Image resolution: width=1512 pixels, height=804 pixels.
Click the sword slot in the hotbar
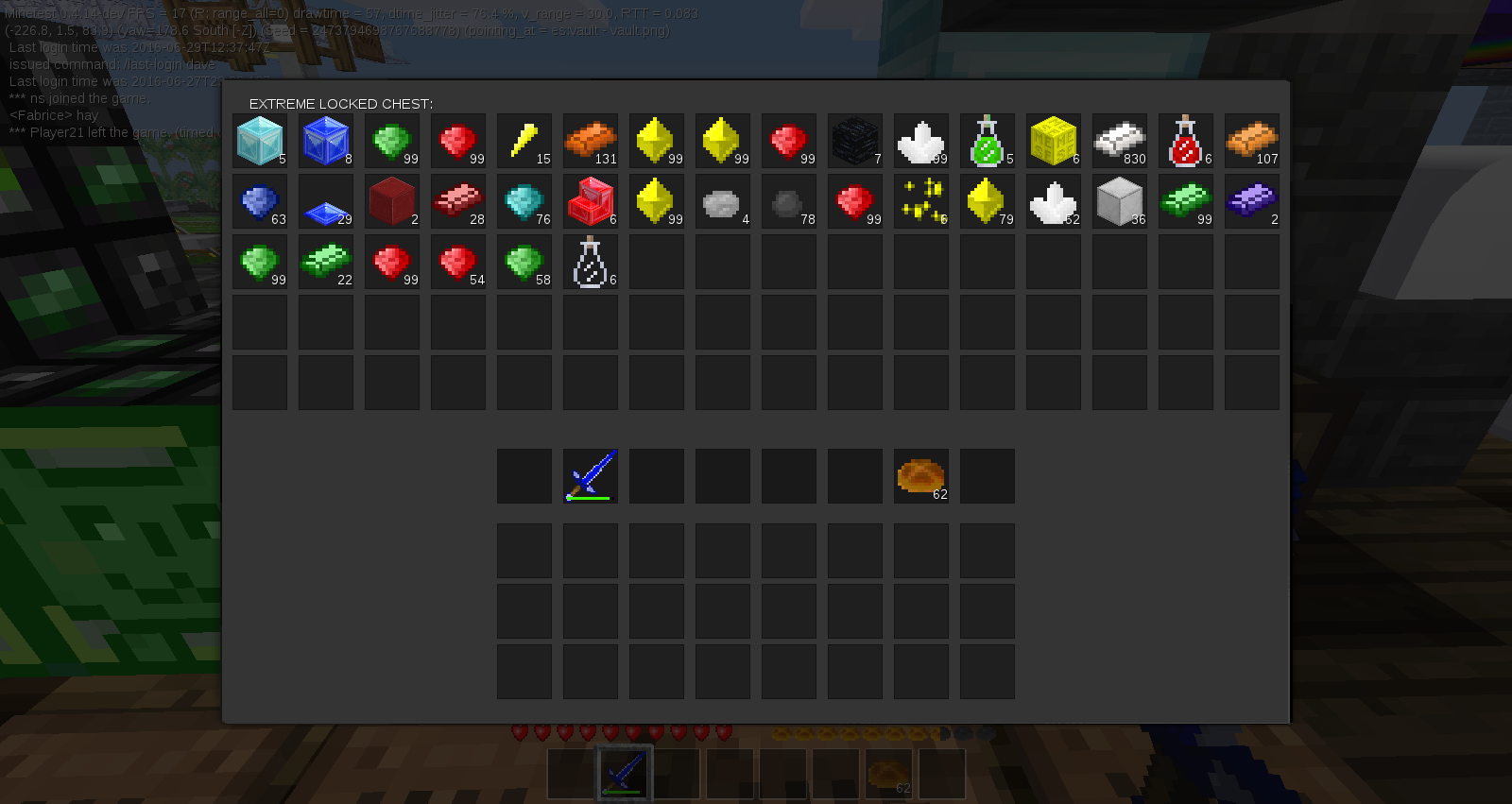point(622,773)
